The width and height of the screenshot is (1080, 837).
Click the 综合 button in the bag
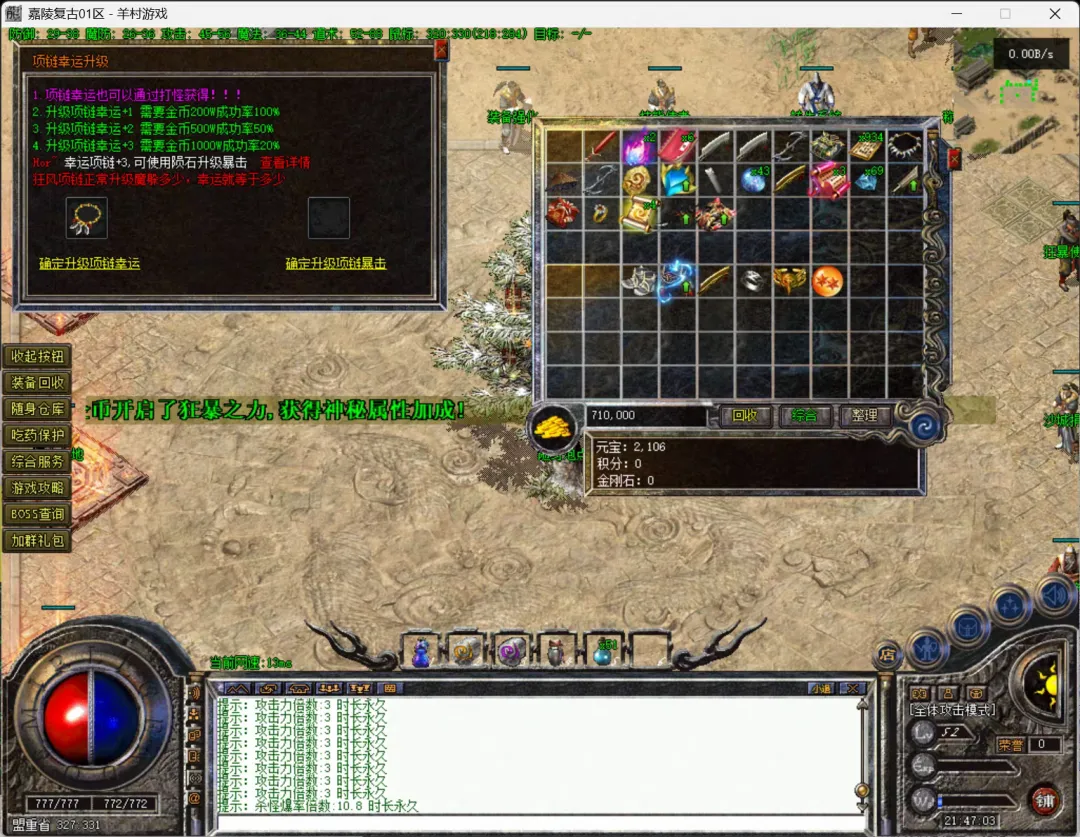tap(804, 415)
